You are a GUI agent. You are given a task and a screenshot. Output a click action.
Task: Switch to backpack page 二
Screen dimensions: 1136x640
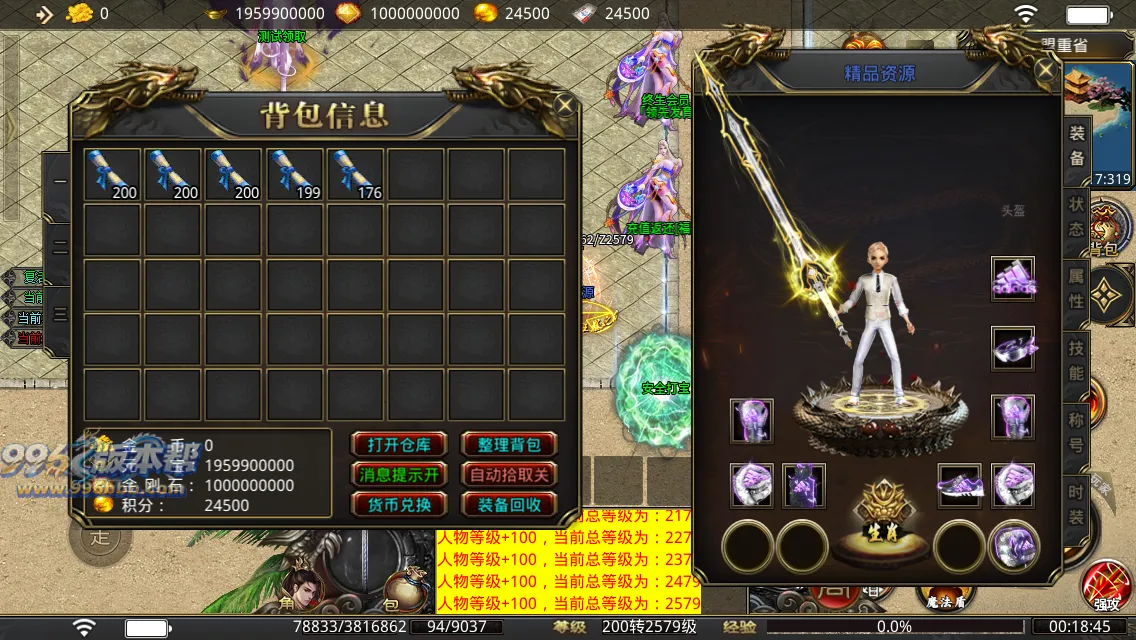click(60, 246)
